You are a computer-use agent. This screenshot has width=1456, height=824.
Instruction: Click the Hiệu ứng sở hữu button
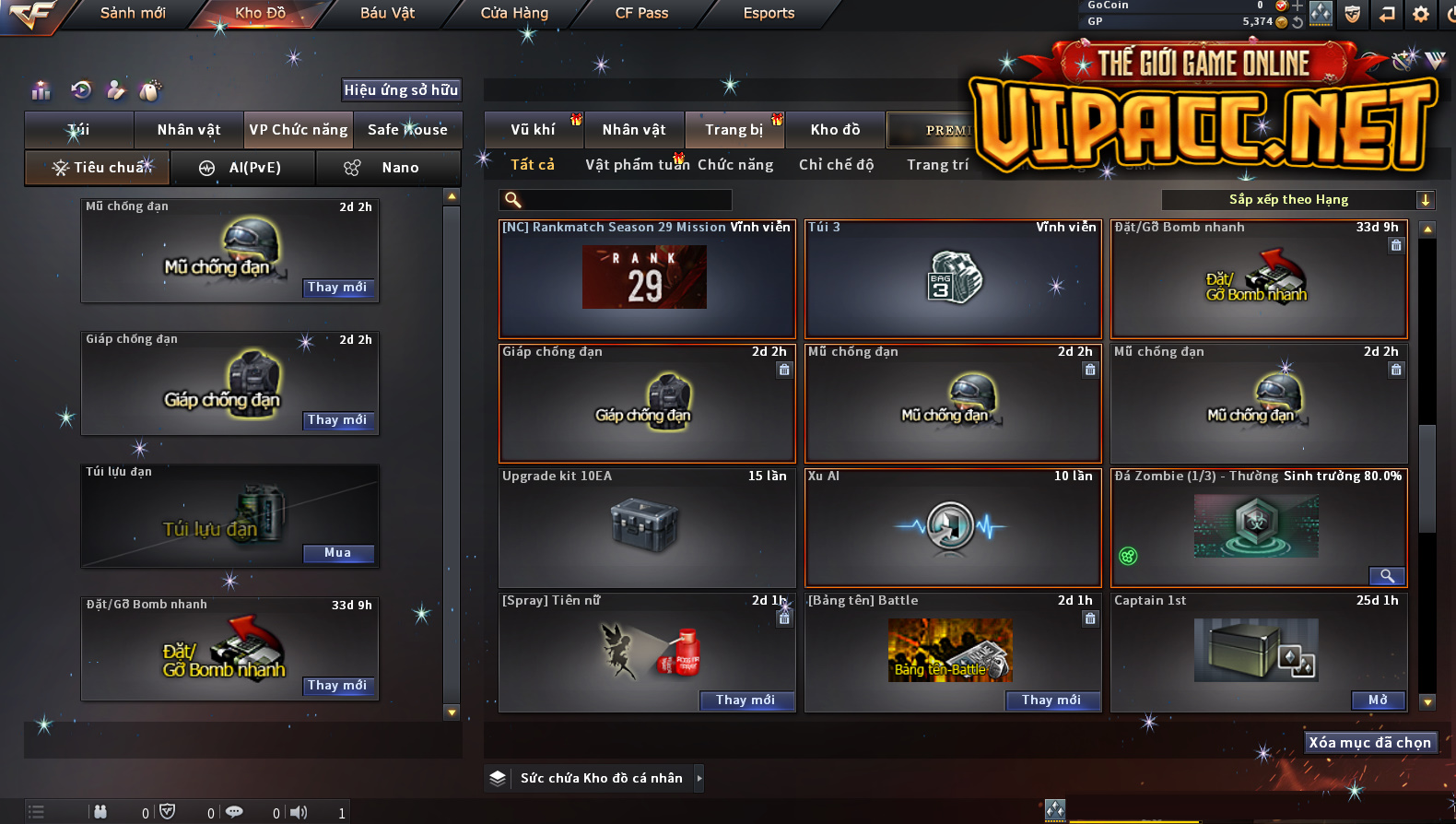tap(401, 89)
